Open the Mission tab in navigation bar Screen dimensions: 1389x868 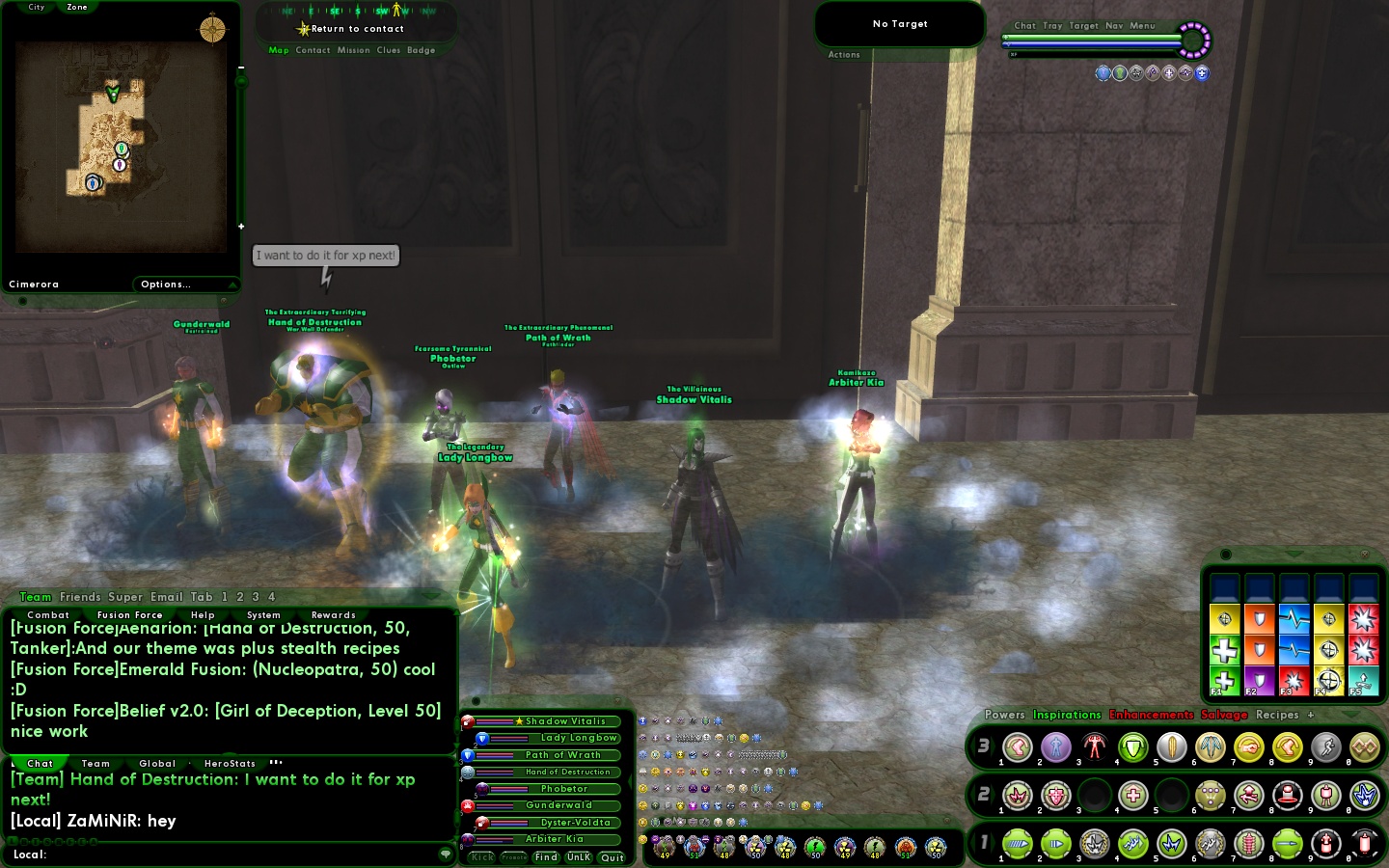[353, 50]
